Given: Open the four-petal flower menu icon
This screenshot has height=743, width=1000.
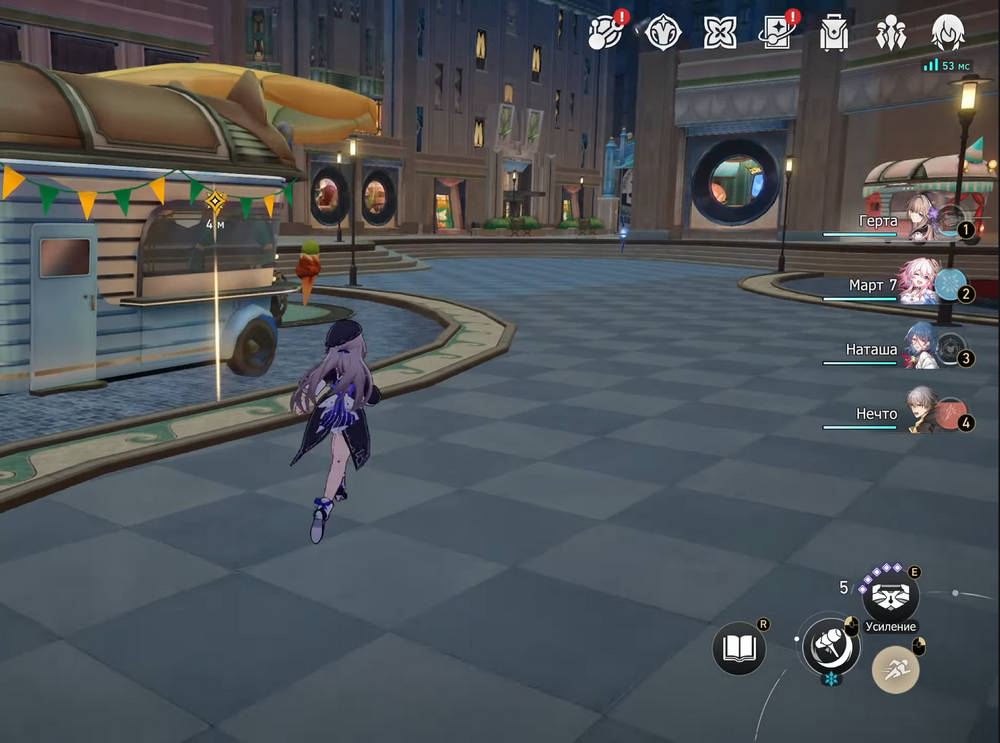Looking at the screenshot, I should click(x=719, y=33).
